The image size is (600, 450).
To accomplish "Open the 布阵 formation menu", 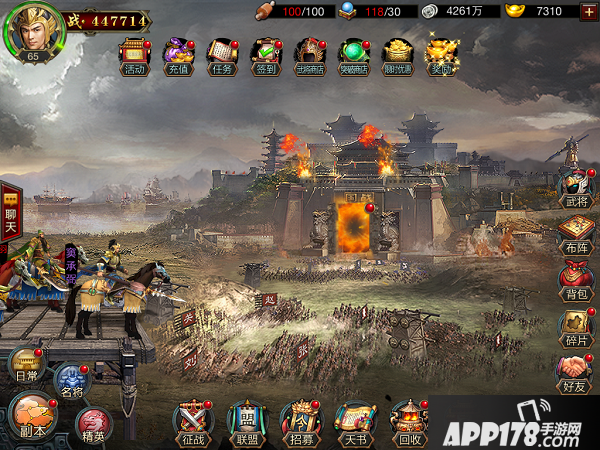I will tap(576, 237).
